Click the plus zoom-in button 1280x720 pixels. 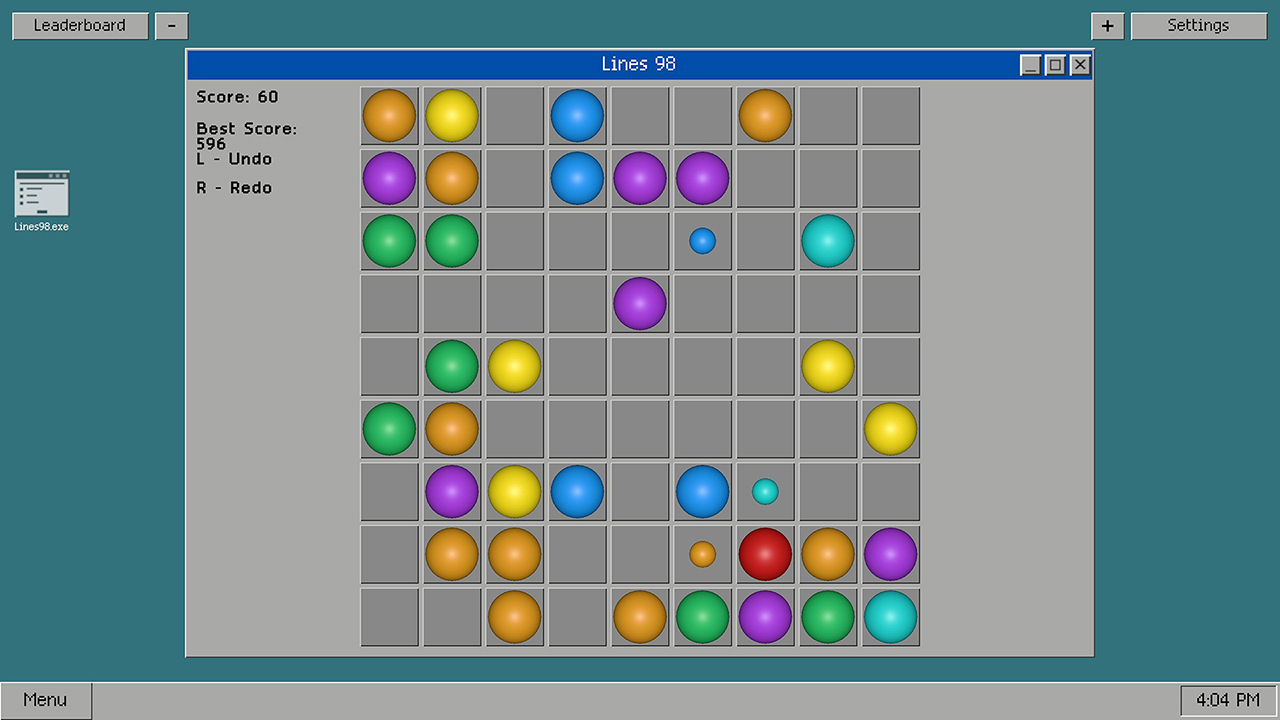click(1107, 25)
